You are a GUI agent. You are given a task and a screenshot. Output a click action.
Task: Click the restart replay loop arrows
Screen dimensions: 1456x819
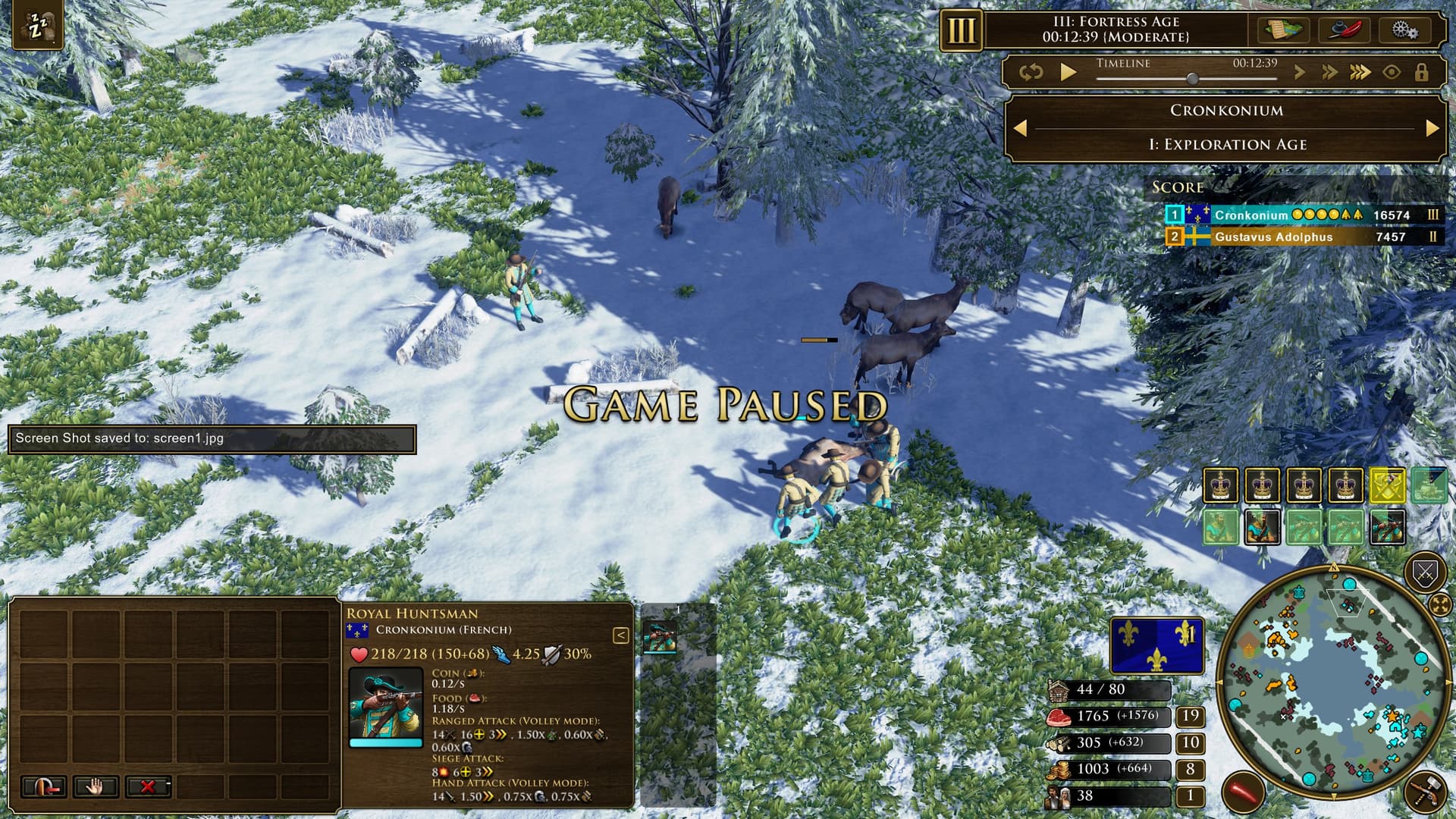pyautogui.click(x=1031, y=72)
